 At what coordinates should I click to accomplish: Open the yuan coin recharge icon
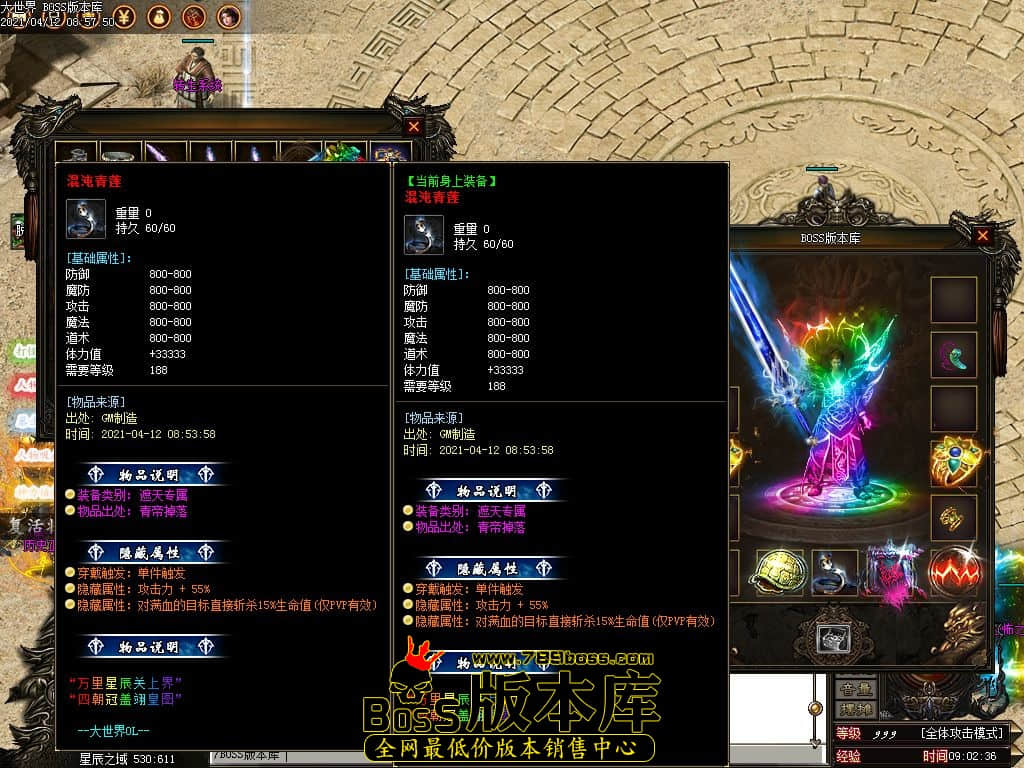click(x=123, y=16)
